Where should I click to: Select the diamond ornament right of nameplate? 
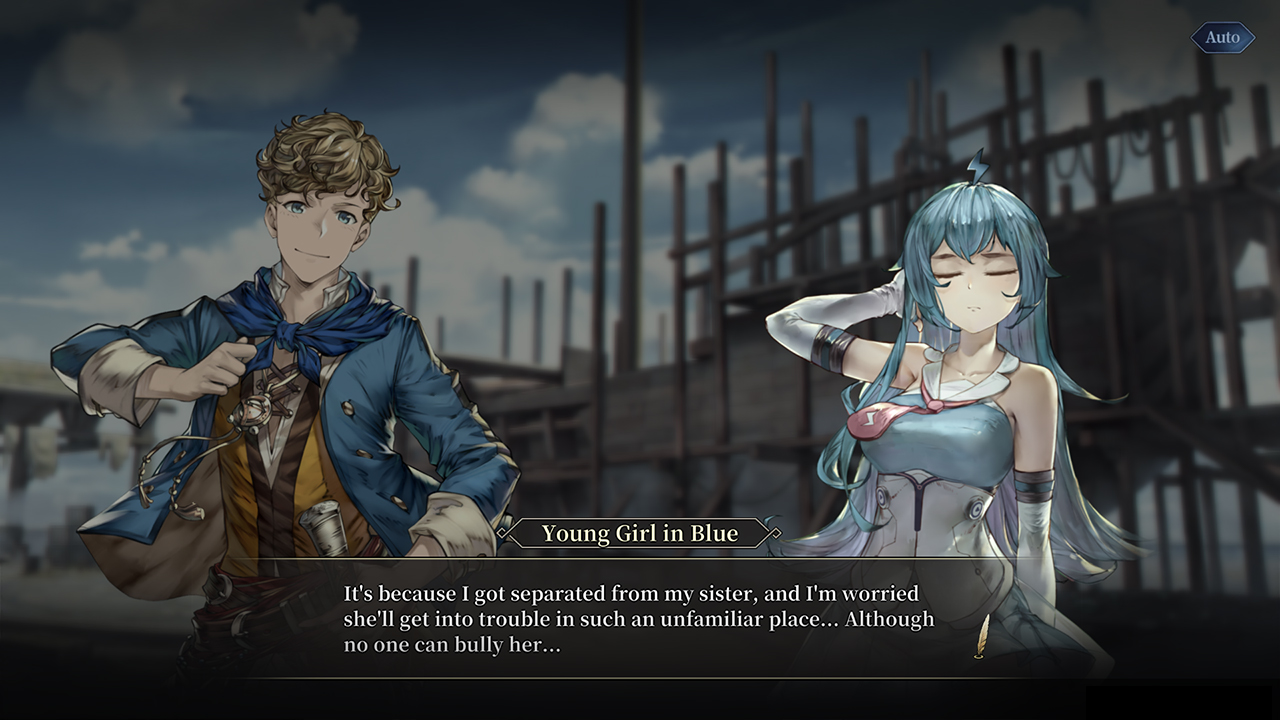775,531
